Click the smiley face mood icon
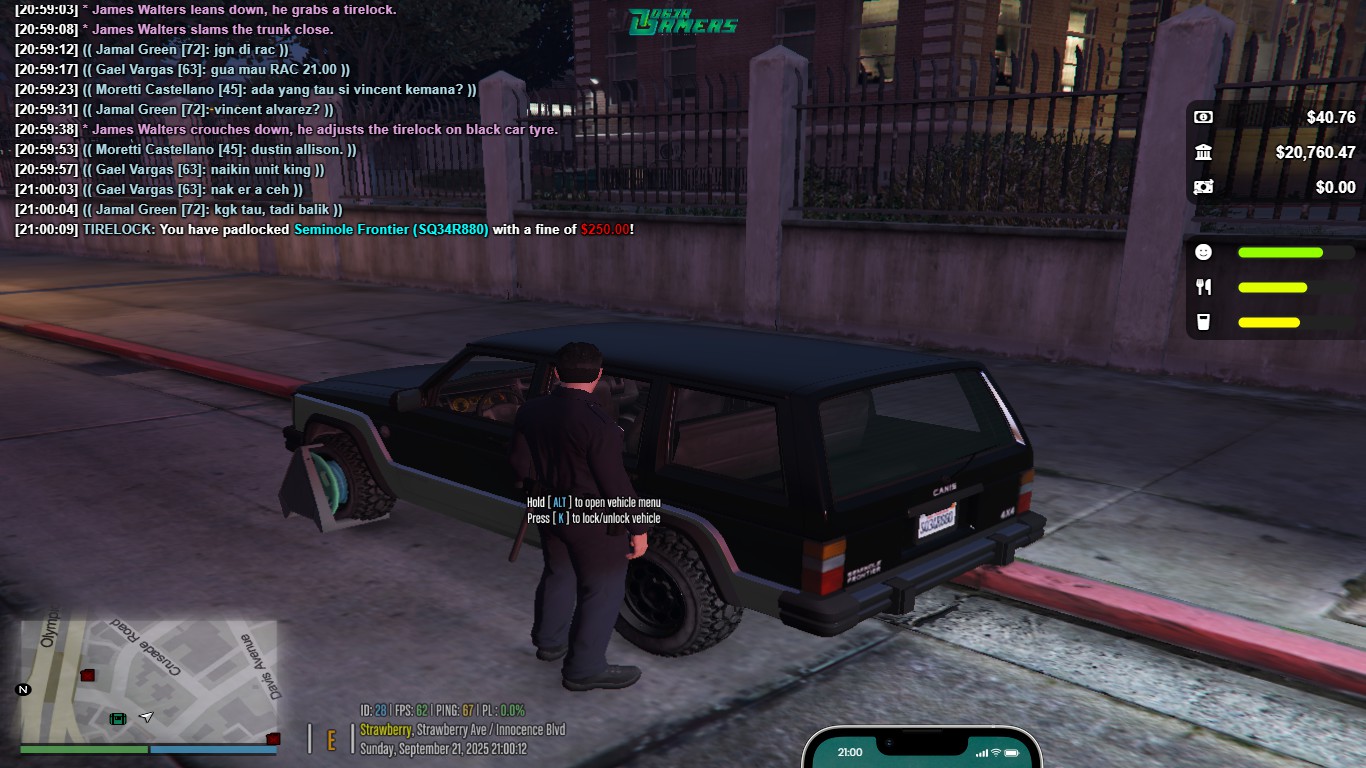Image resolution: width=1366 pixels, height=768 pixels. 1204,252
